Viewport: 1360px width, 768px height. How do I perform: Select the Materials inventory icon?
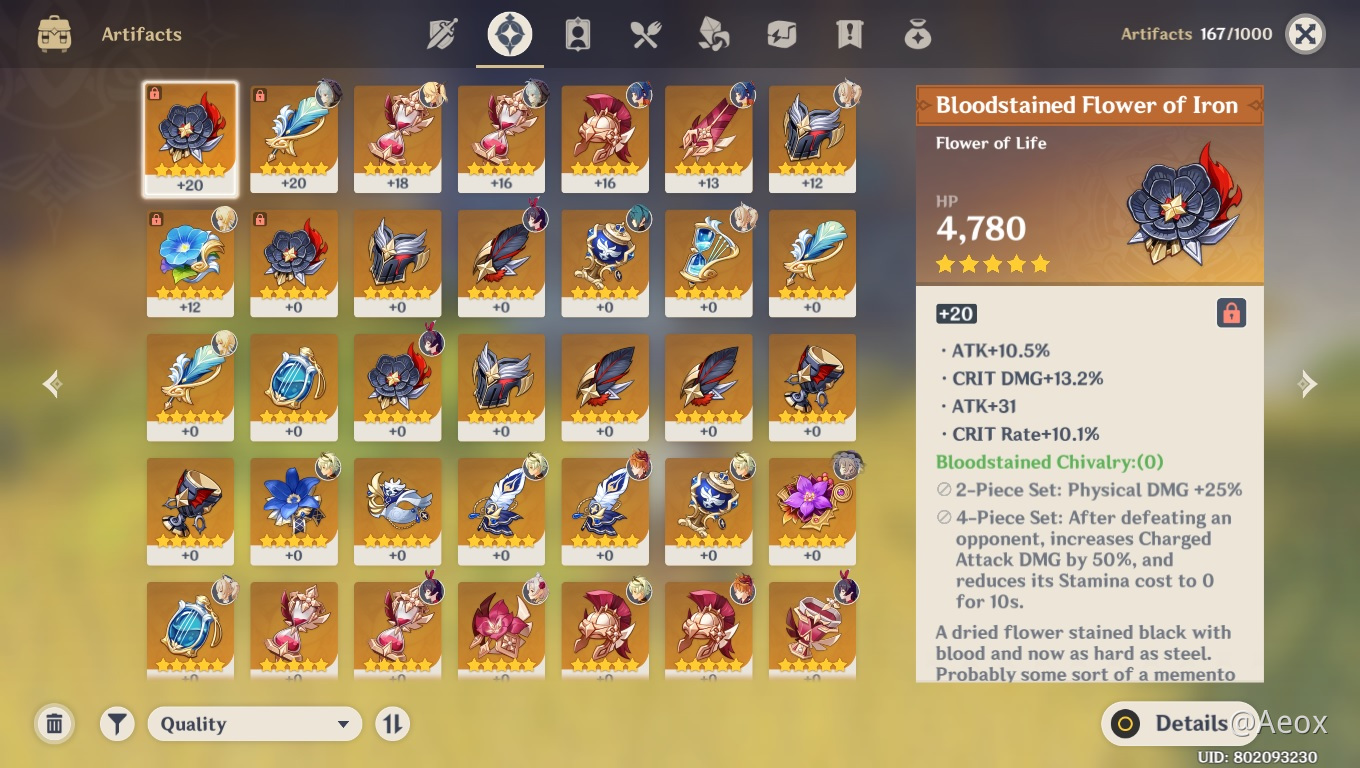(713, 33)
